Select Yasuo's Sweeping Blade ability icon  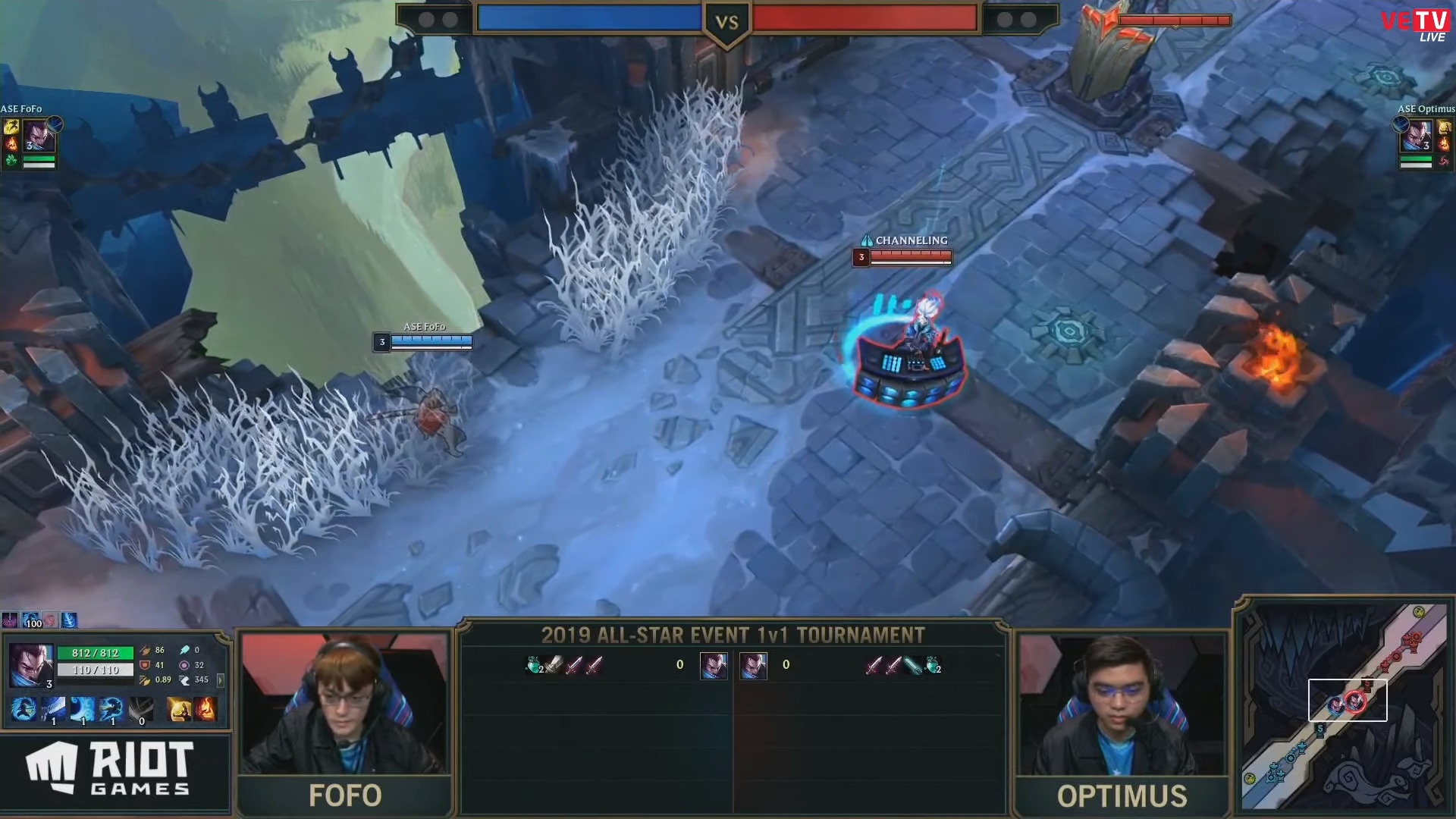point(111,709)
